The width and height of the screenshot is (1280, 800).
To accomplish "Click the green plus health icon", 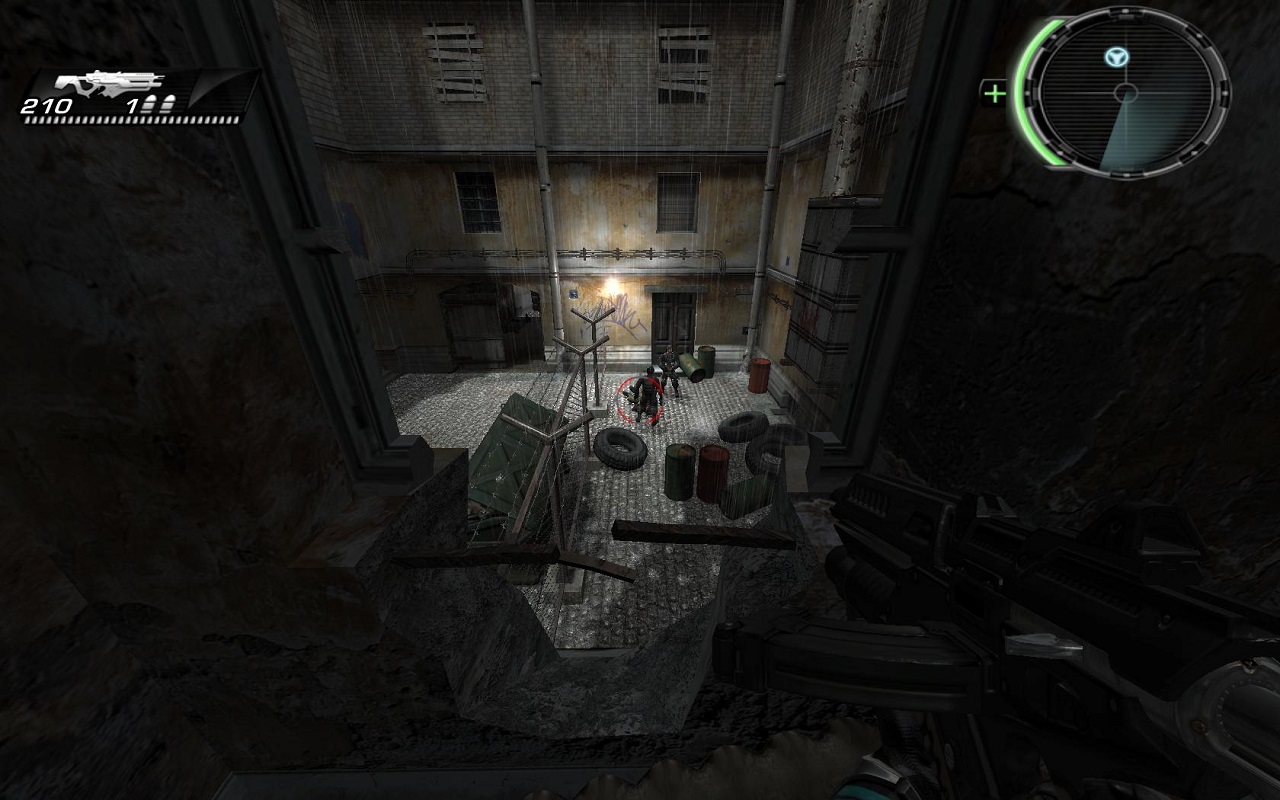I will 994,94.
